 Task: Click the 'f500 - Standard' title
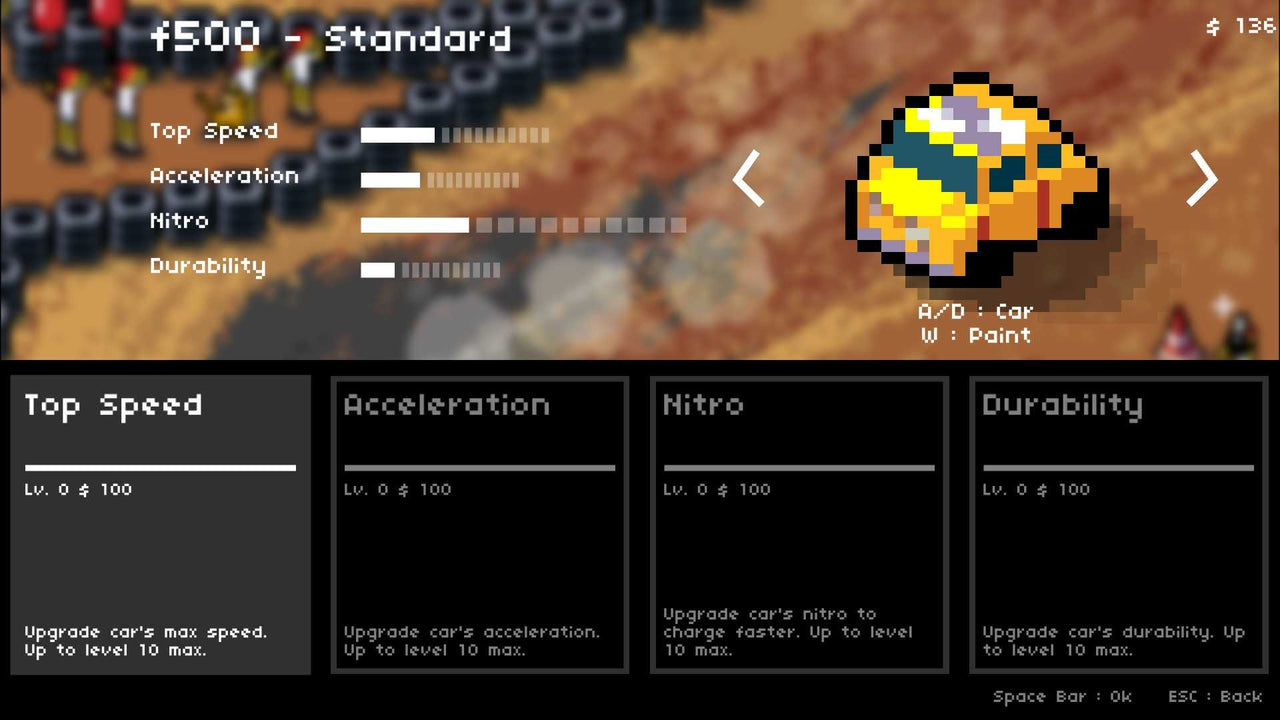point(330,37)
